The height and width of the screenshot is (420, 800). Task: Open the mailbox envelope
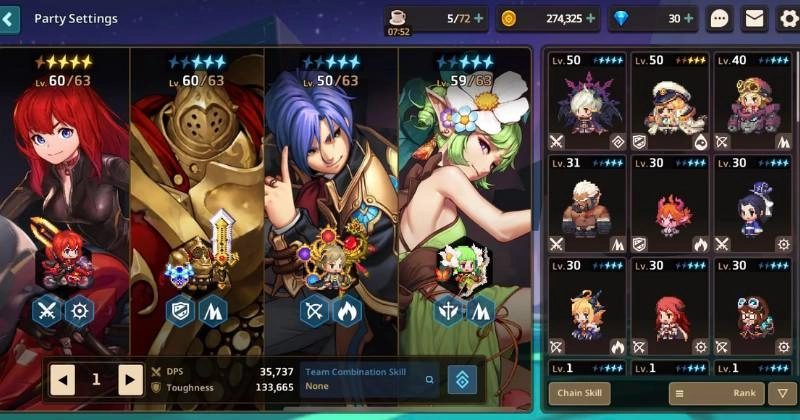(x=754, y=18)
